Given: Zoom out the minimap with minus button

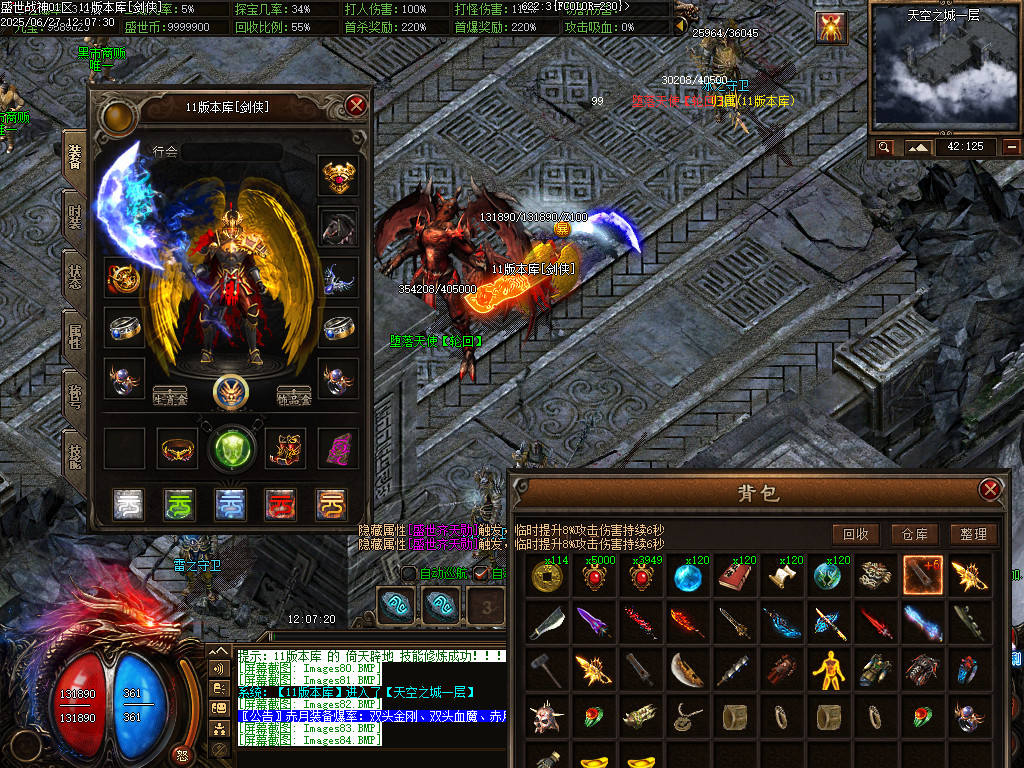Looking at the screenshot, I should coord(1012,147).
